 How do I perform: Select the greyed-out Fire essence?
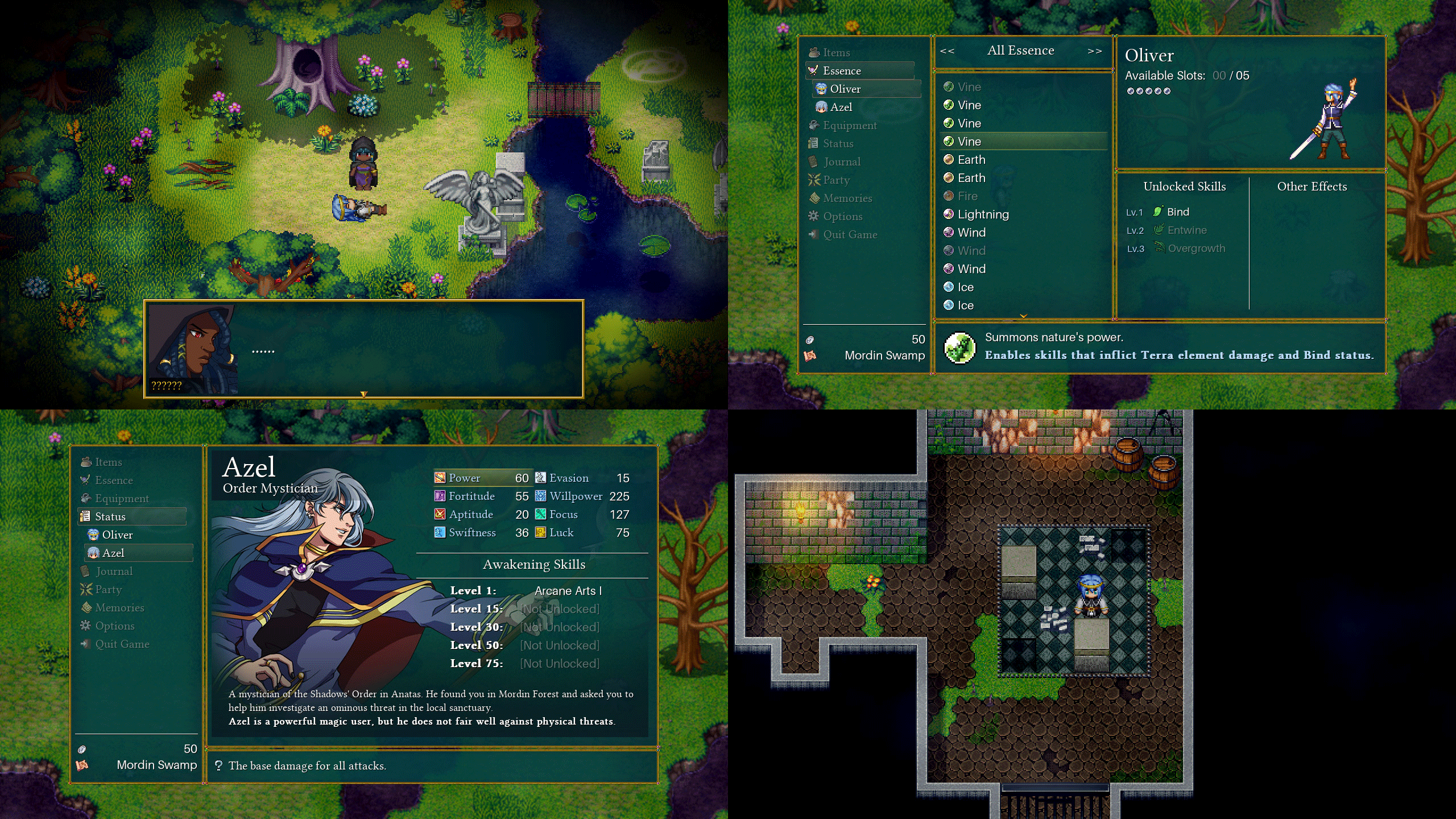click(967, 196)
